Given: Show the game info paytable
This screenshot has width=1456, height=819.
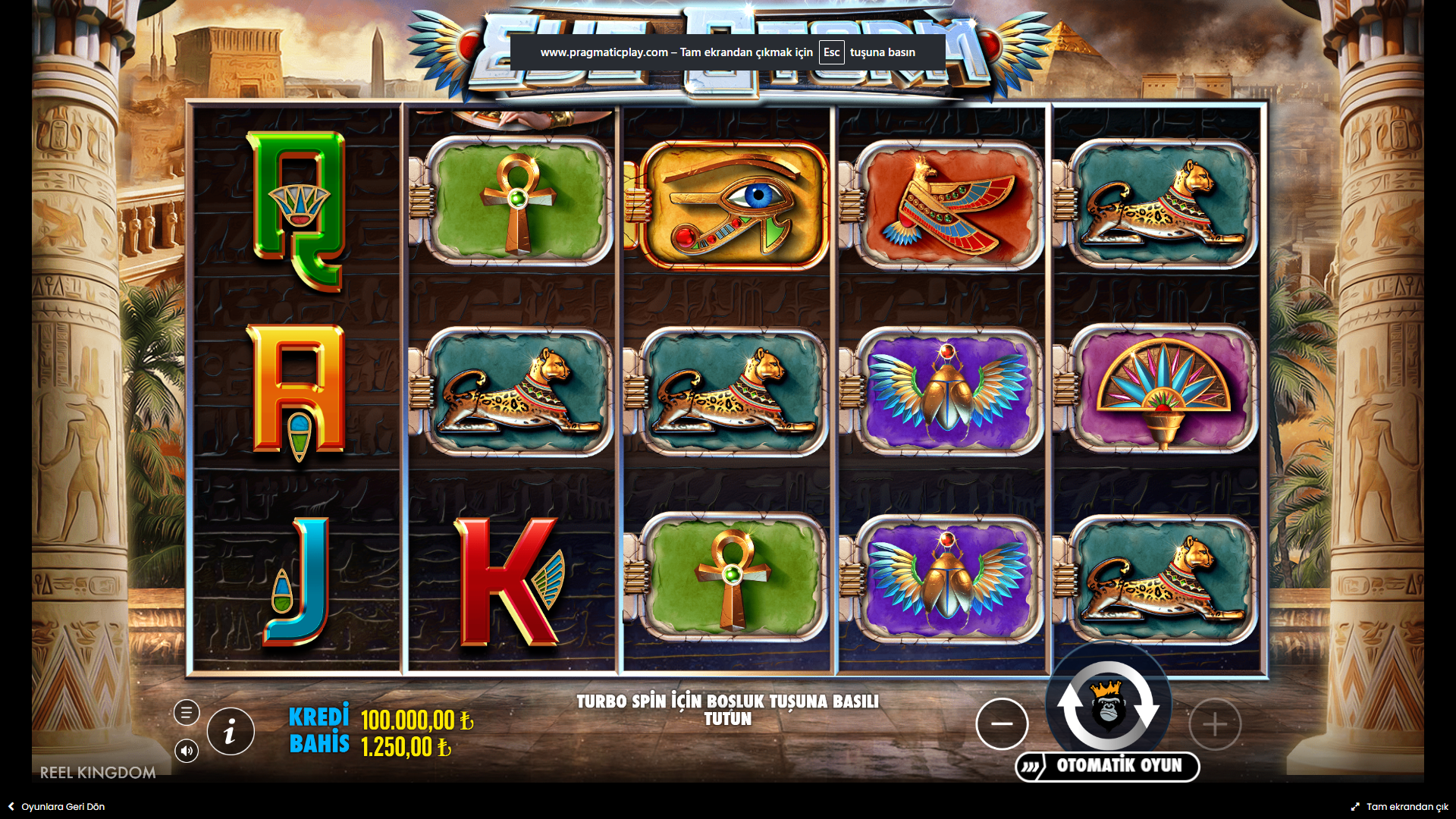Looking at the screenshot, I should pos(231,732).
